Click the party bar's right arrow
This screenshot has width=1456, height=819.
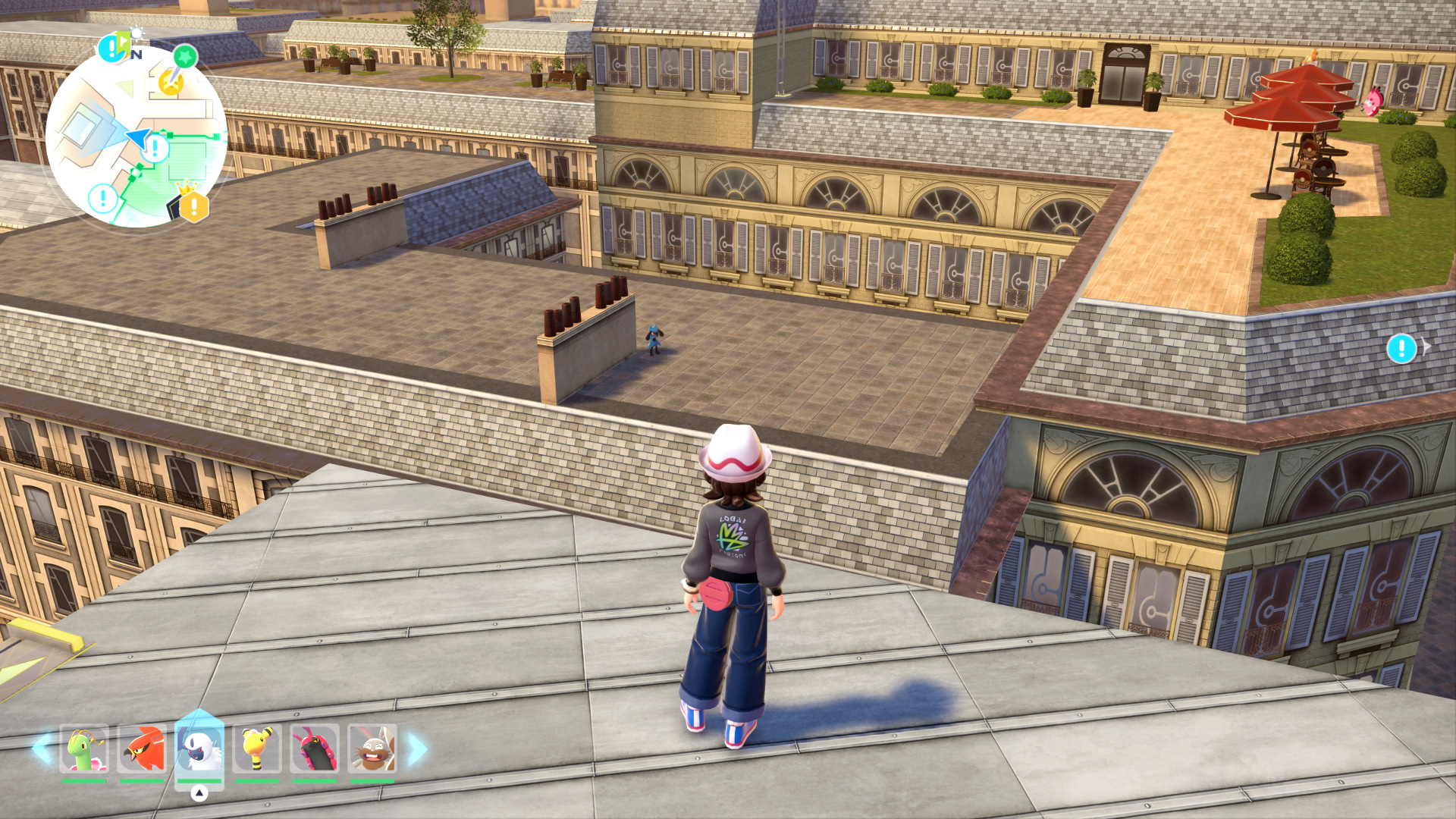417,748
